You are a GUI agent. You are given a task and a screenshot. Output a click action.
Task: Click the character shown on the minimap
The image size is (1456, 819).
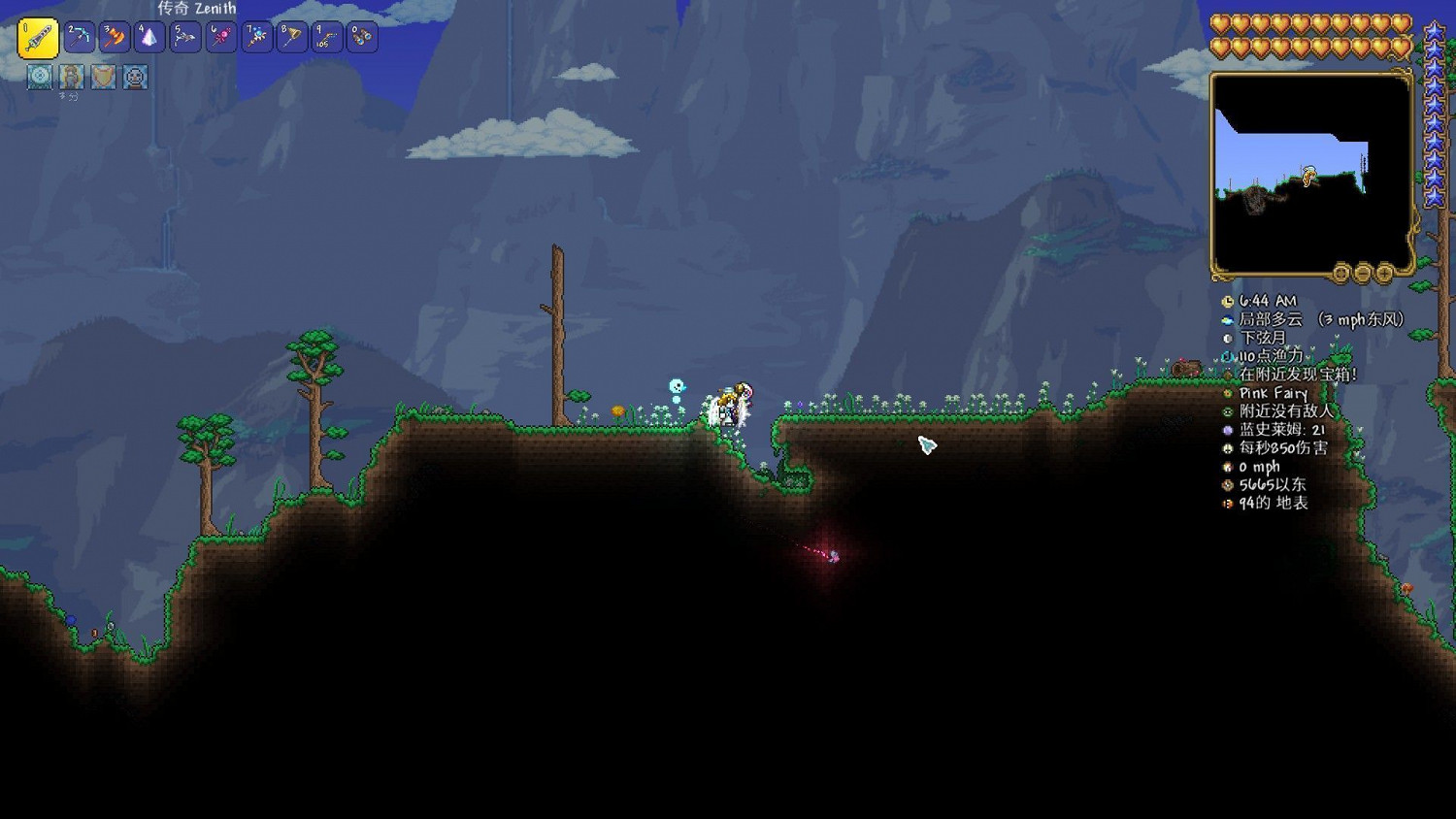point(1307,176)
